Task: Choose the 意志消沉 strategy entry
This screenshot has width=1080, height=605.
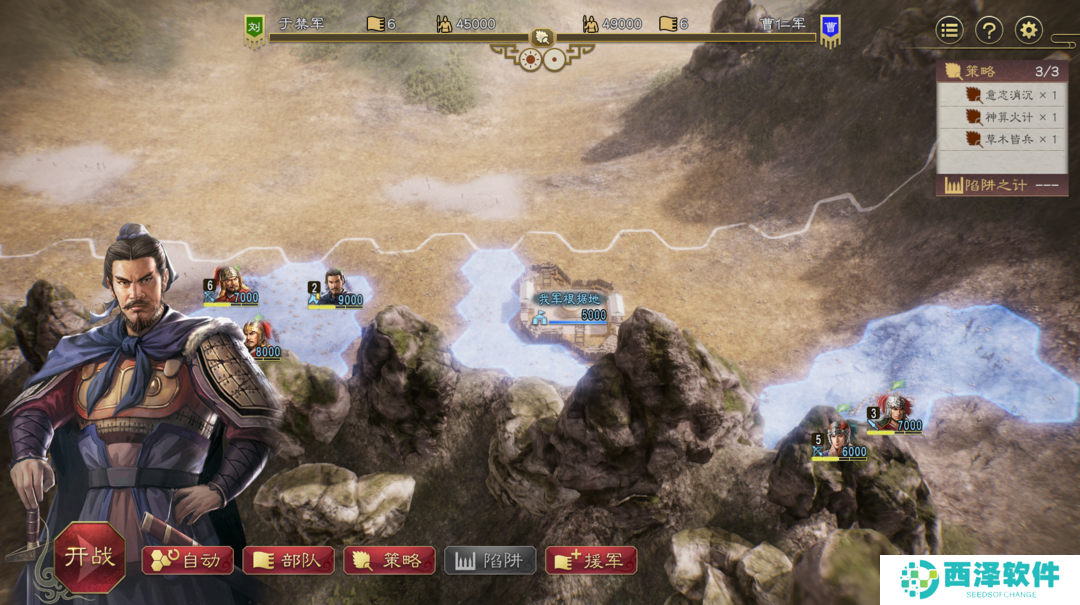Action: point(1010,95)
